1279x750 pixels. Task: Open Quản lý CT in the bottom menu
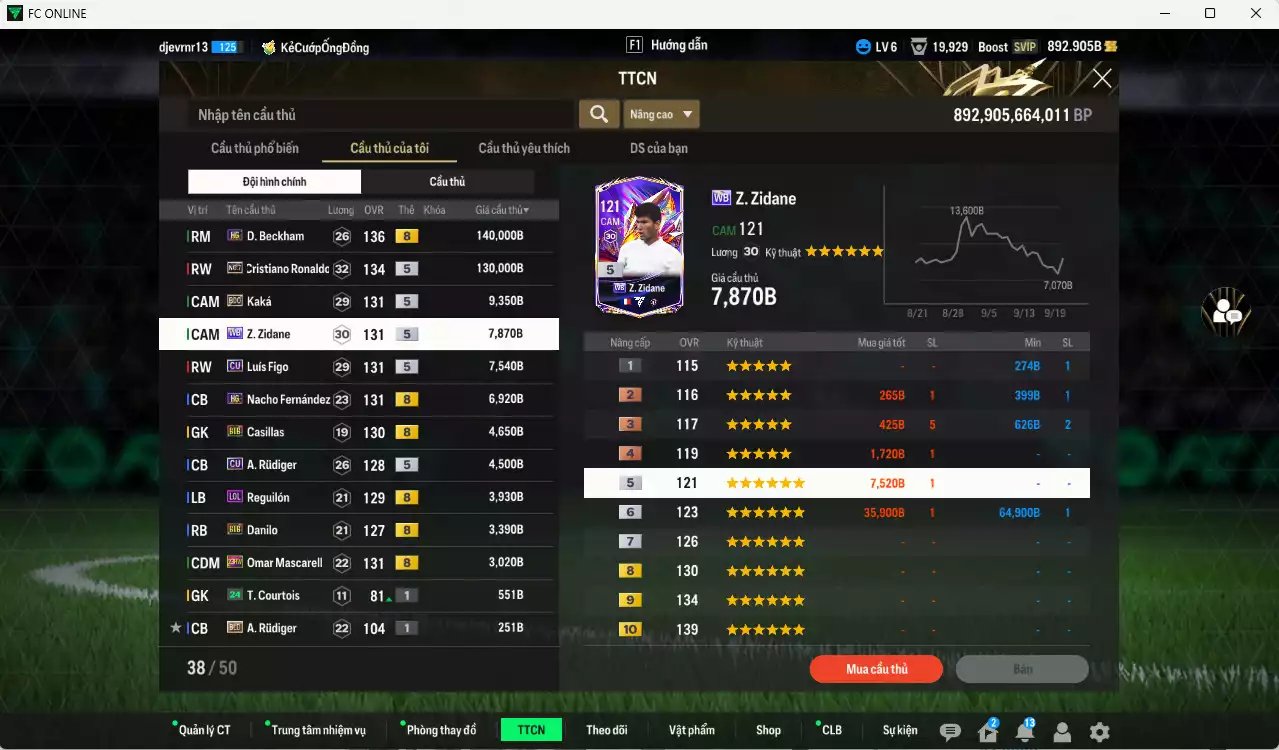point(204,730)
